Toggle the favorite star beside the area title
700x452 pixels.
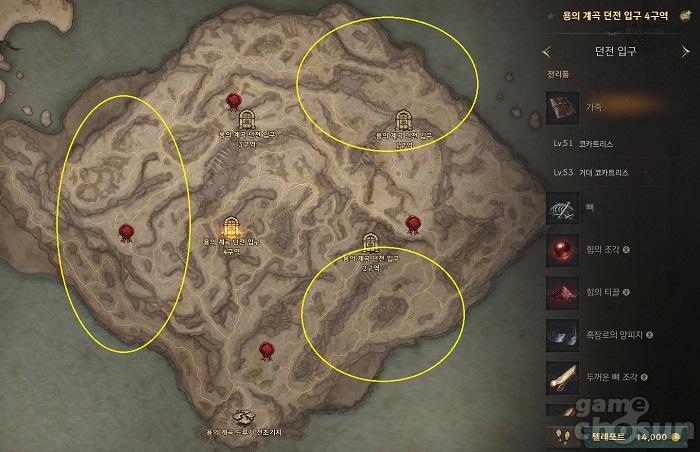[552, 16]
